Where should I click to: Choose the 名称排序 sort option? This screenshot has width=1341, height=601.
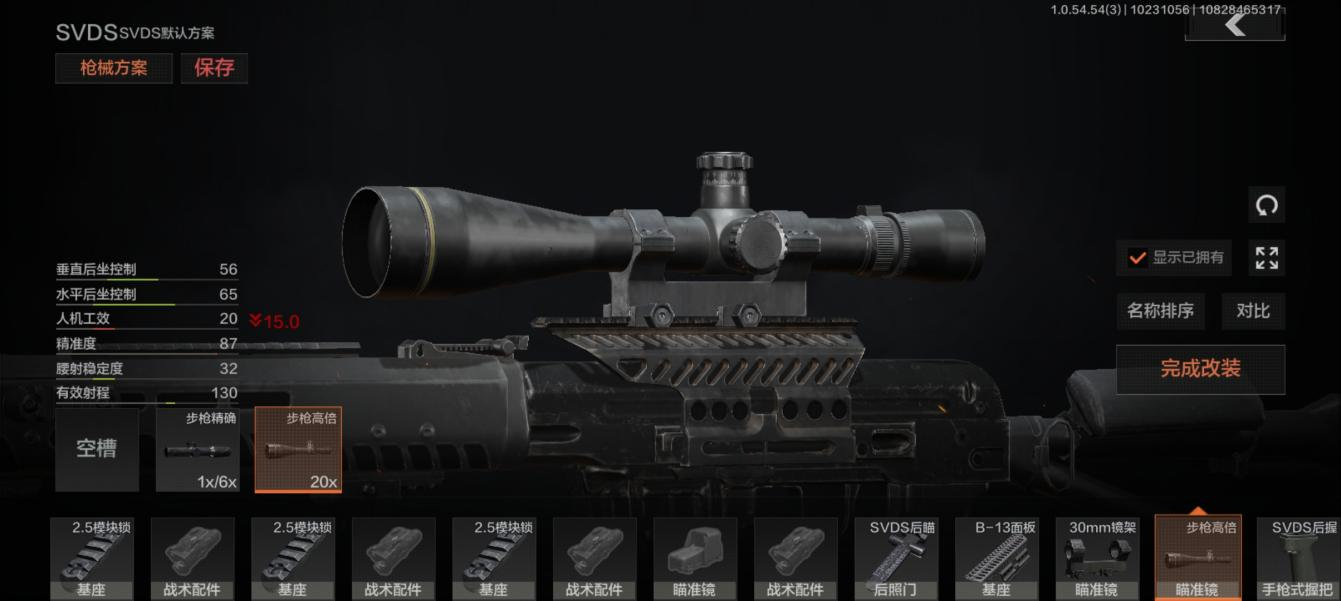1160,311
